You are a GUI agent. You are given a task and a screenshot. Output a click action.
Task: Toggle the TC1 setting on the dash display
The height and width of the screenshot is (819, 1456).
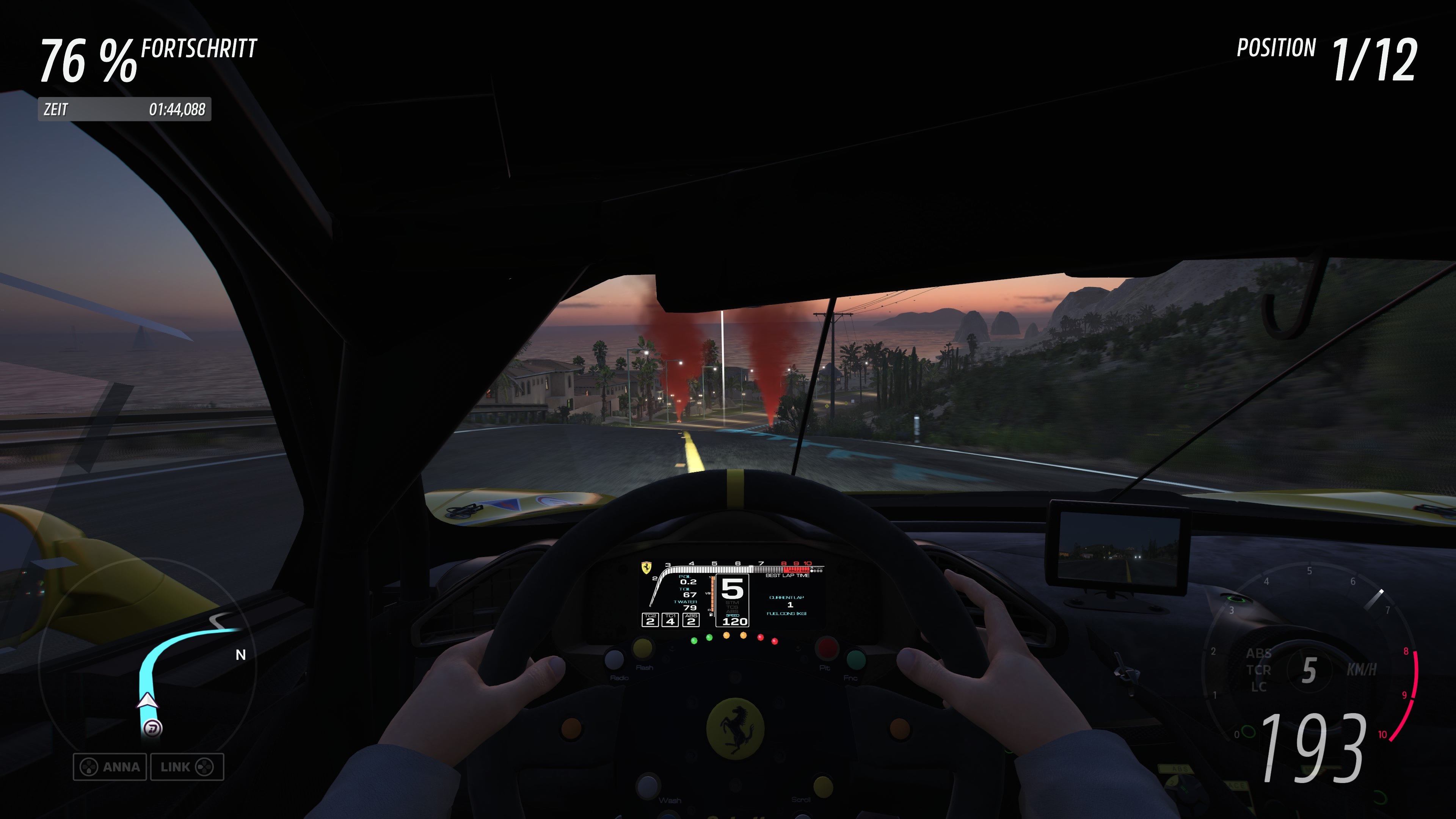[671, 620]
